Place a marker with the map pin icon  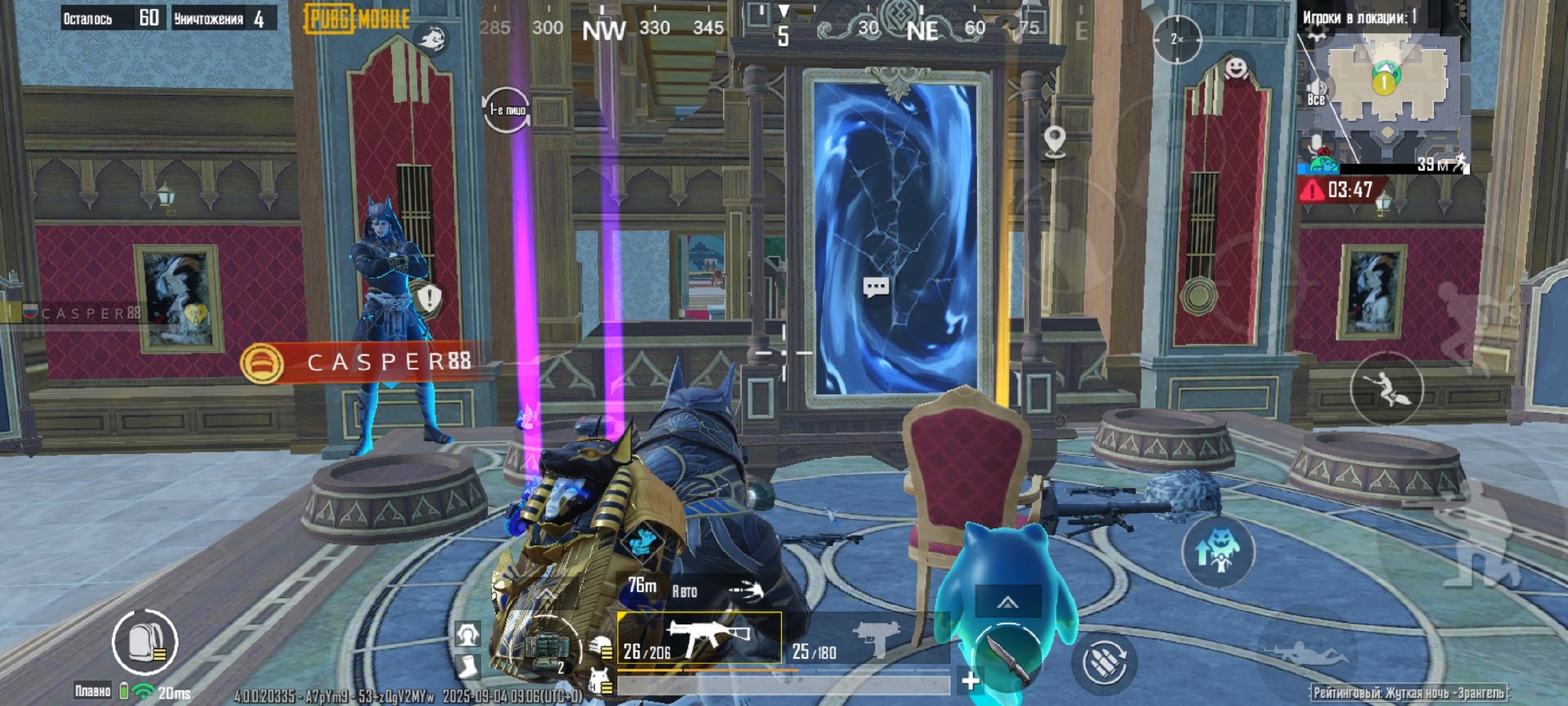click(1053, 141)
